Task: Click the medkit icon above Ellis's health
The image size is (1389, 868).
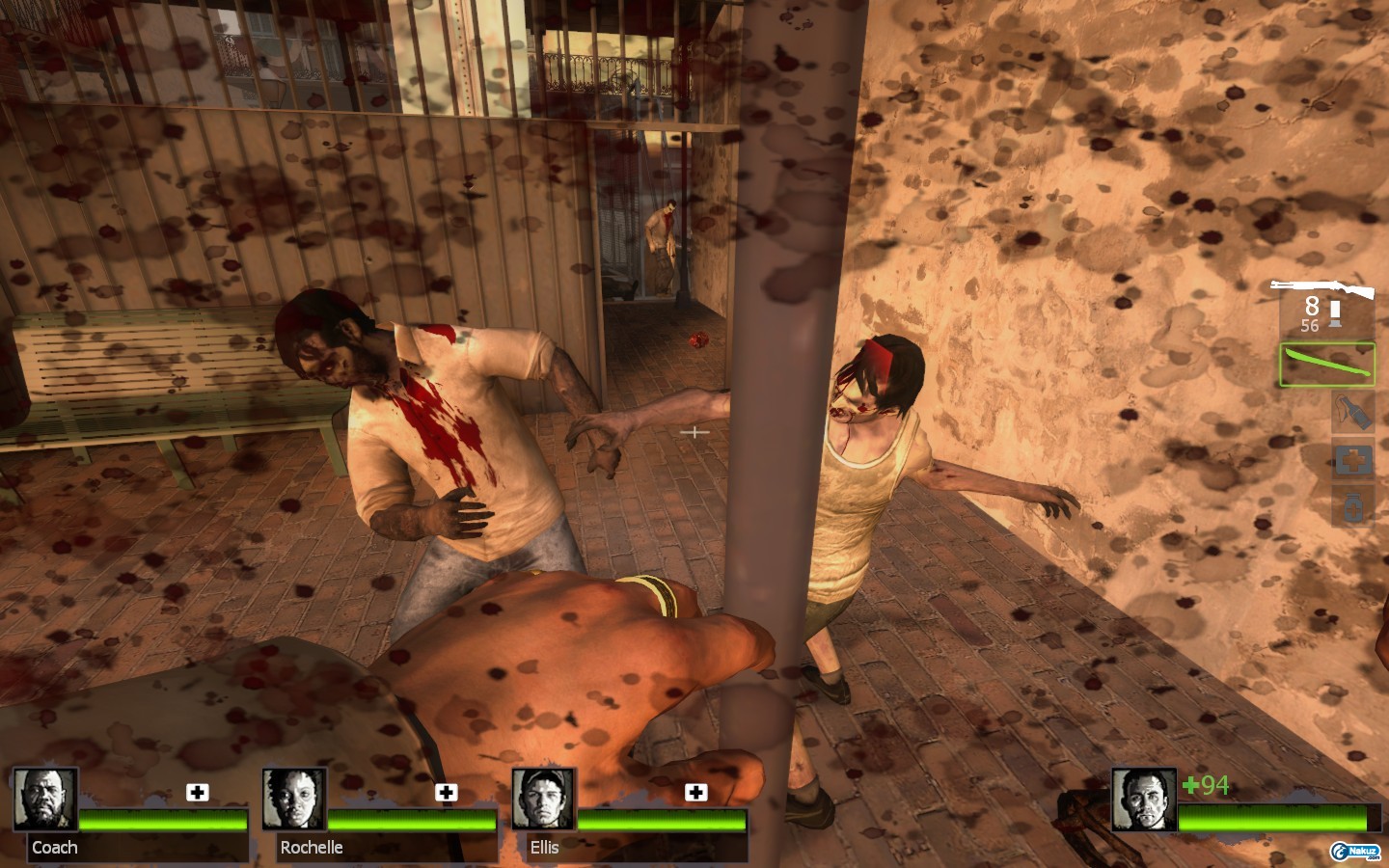Action: 695,793
